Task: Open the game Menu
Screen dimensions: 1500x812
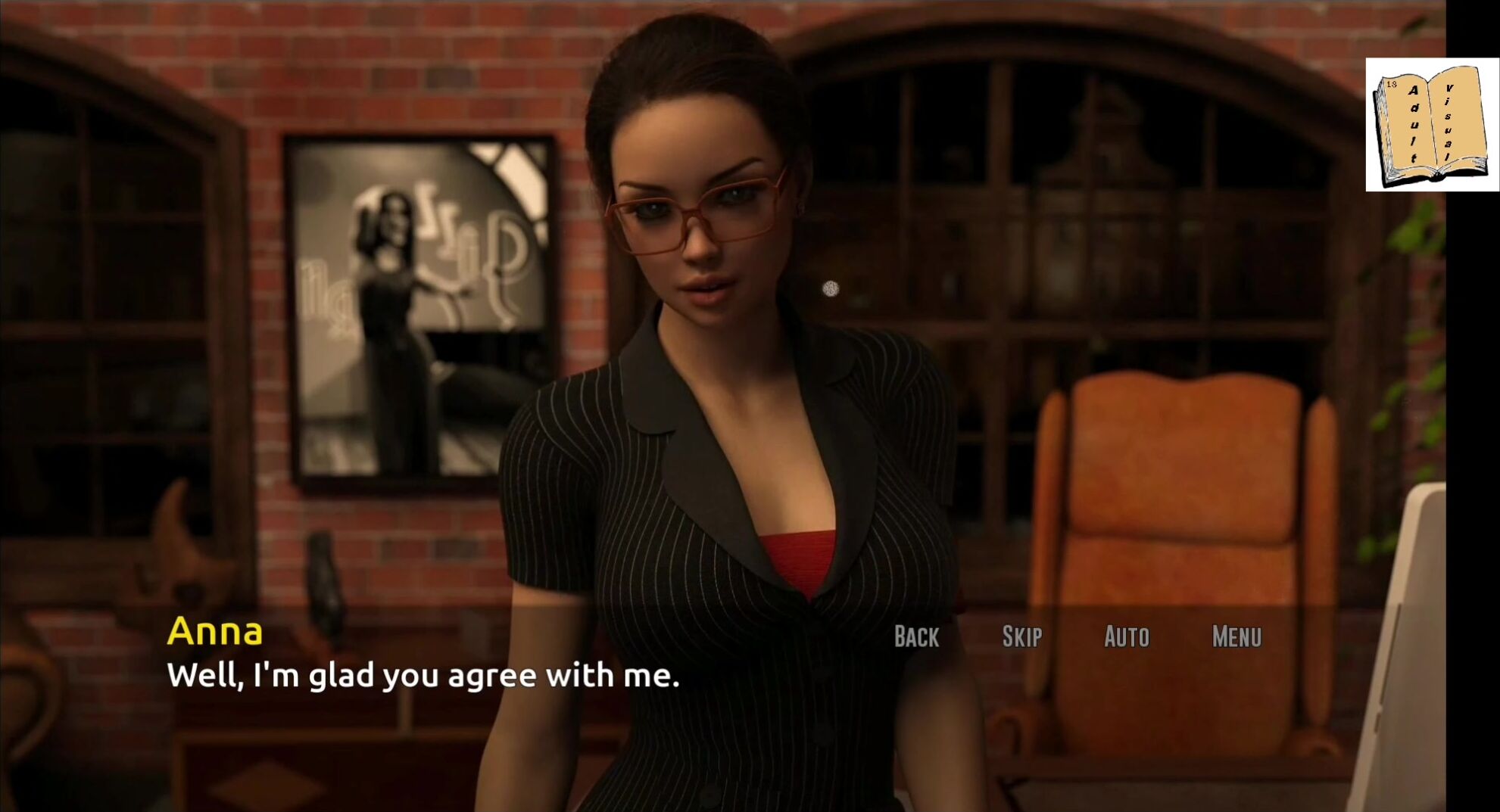Action: click(1236, 637)
